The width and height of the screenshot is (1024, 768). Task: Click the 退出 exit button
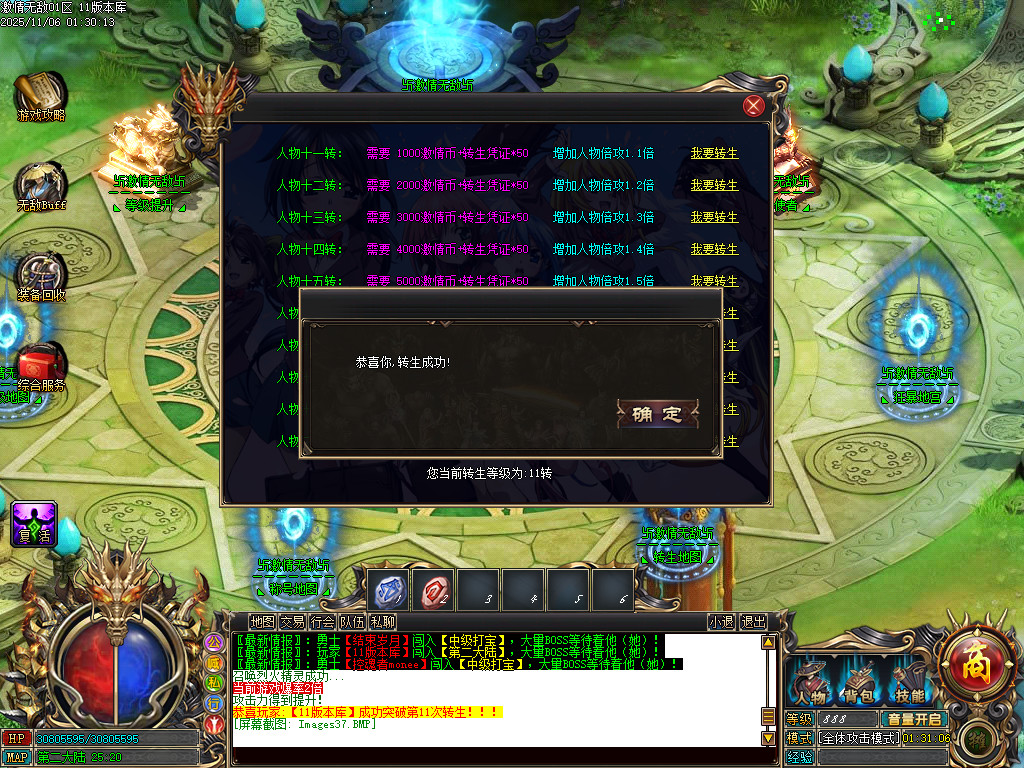click(x=753, y=622)
